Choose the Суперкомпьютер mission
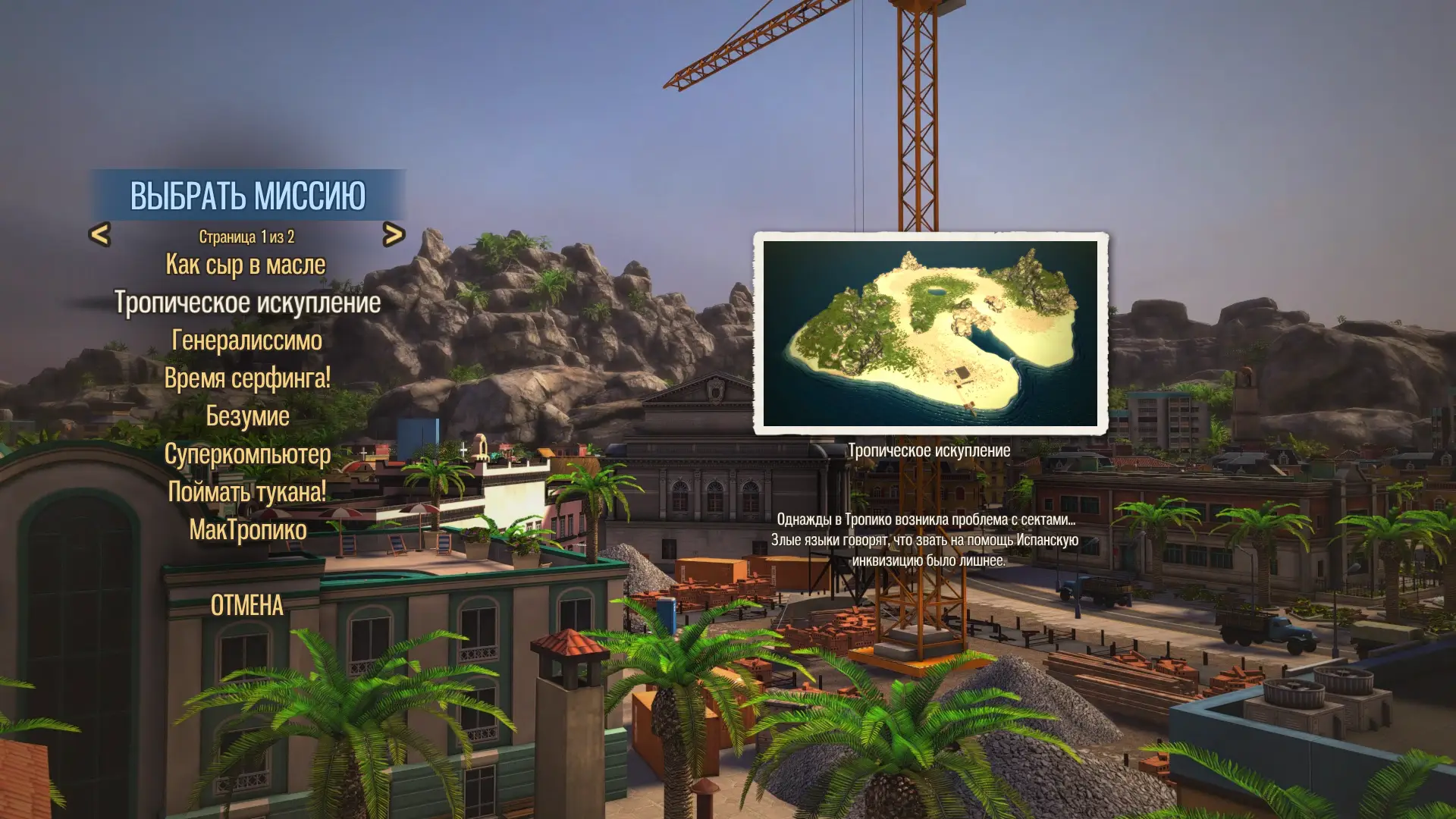The height and width of the screenshot is (819, 1456). coord(247,453)
